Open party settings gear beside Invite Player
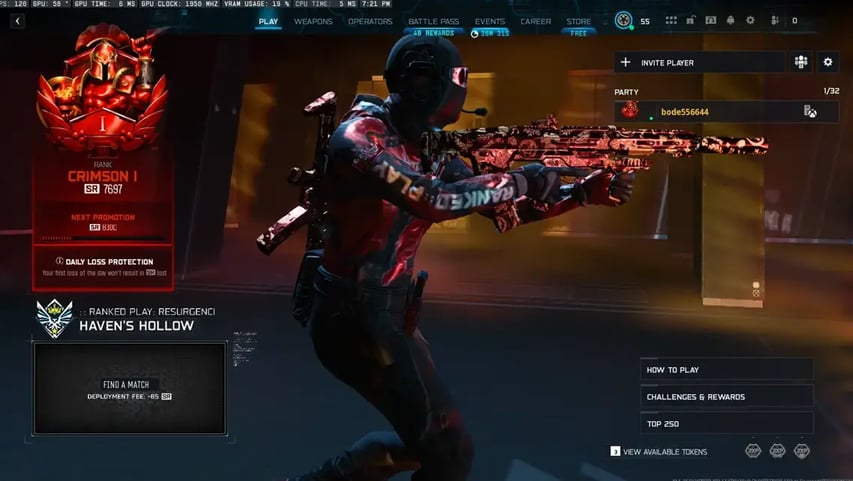853x481 pixels. (x=827, y=62)
